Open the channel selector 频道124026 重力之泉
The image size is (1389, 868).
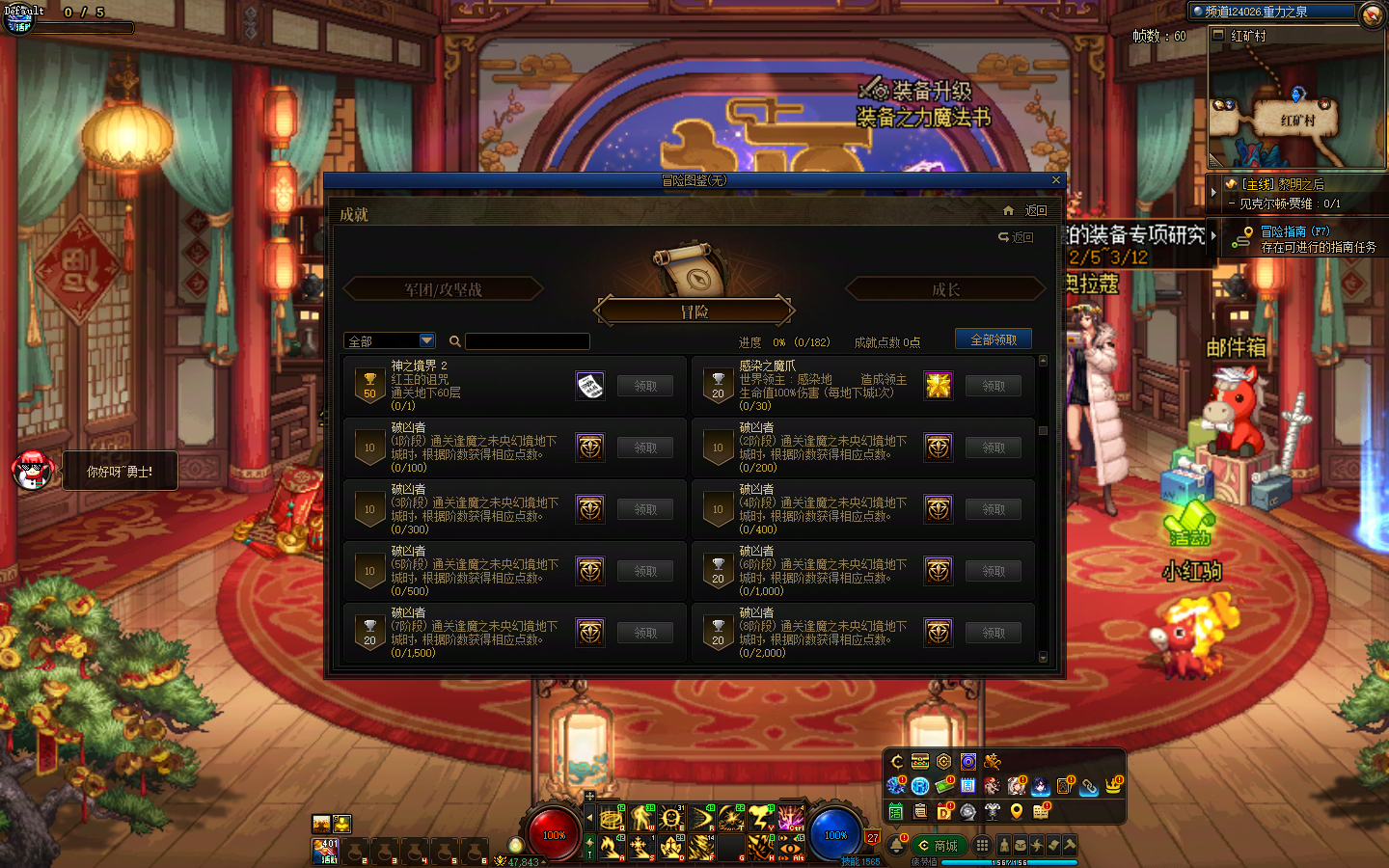pos(1273,12)
